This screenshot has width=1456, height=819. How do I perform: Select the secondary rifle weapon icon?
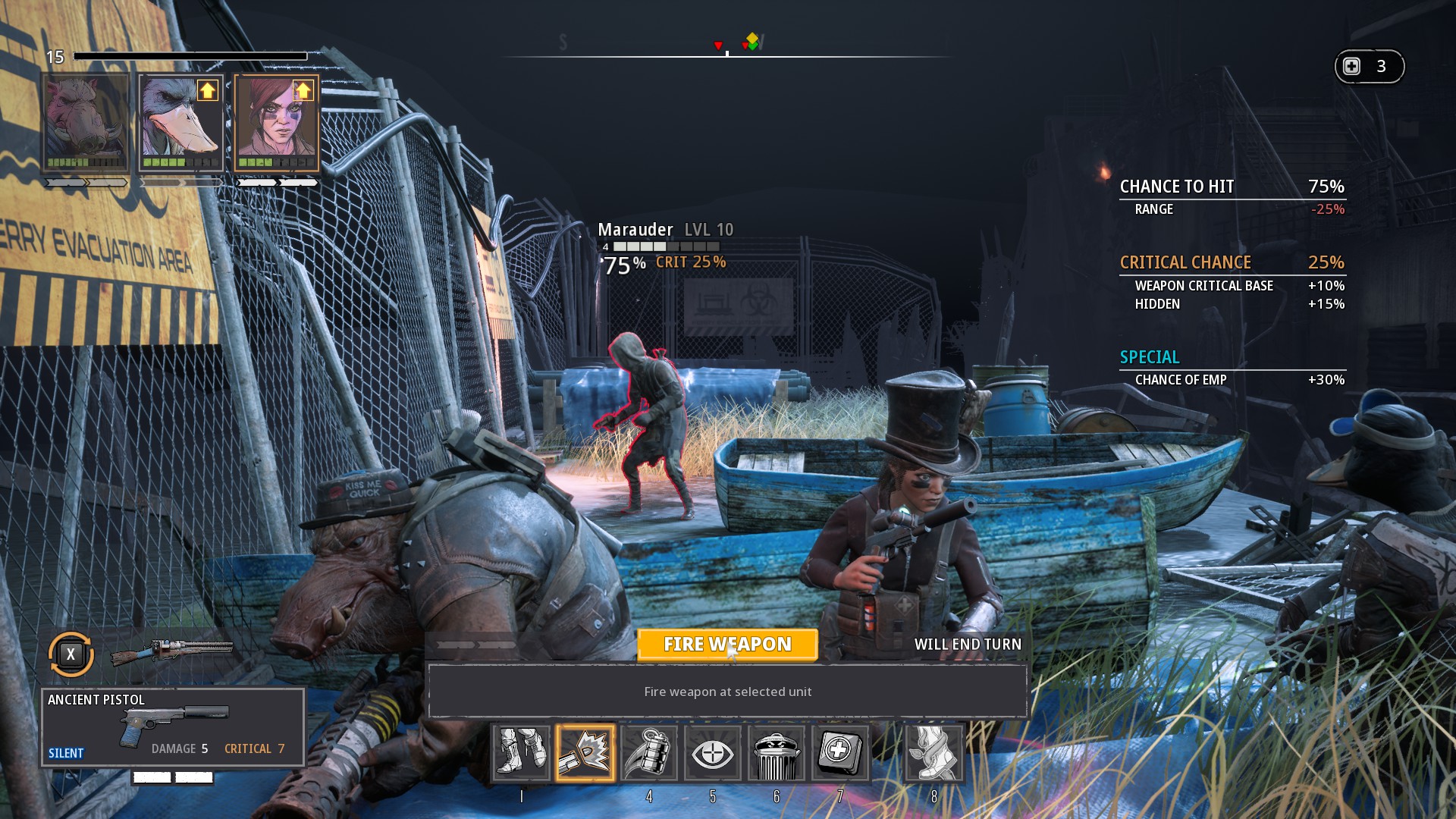[172, 651]
